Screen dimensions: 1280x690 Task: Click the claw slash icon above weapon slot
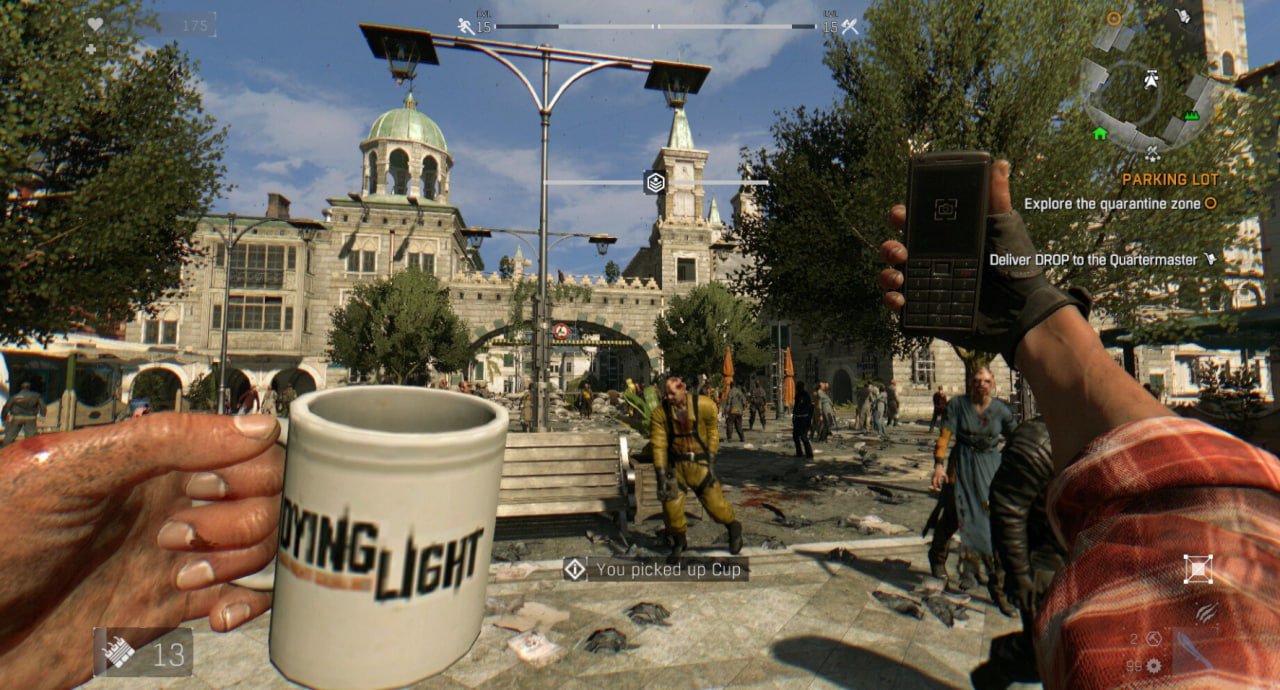point(1206,612)
